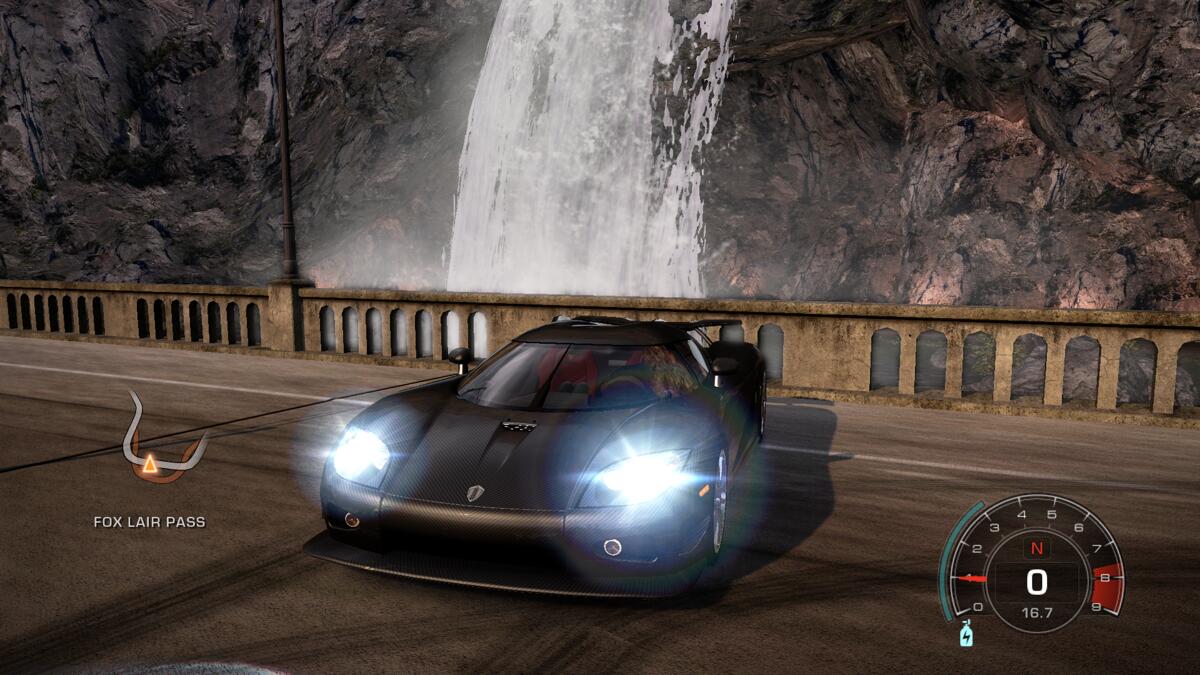
Task: Activate the nitrous bottle icon
Action: pos(967,633)
